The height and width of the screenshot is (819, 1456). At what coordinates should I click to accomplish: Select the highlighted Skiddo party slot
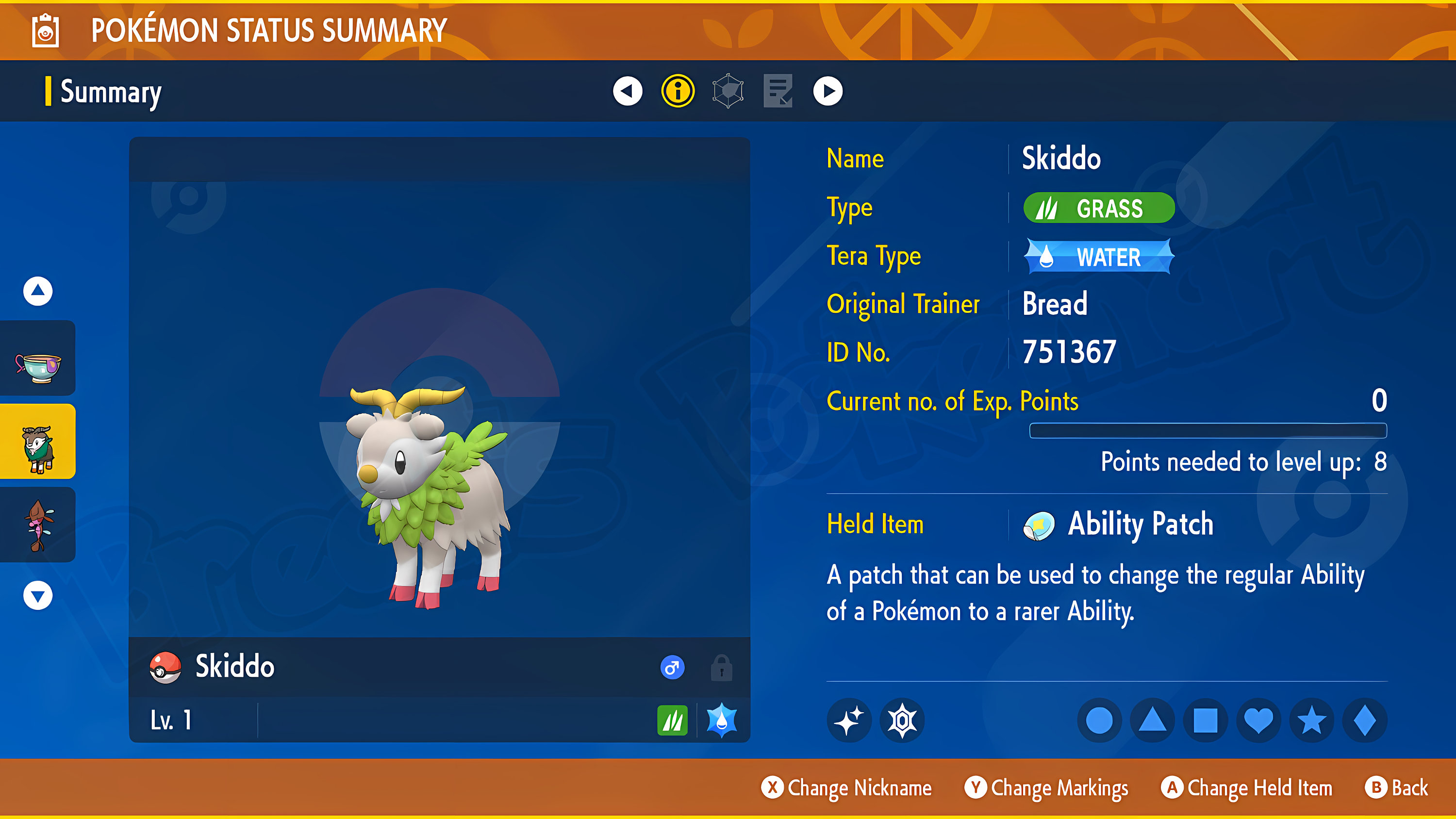(37, 441)
